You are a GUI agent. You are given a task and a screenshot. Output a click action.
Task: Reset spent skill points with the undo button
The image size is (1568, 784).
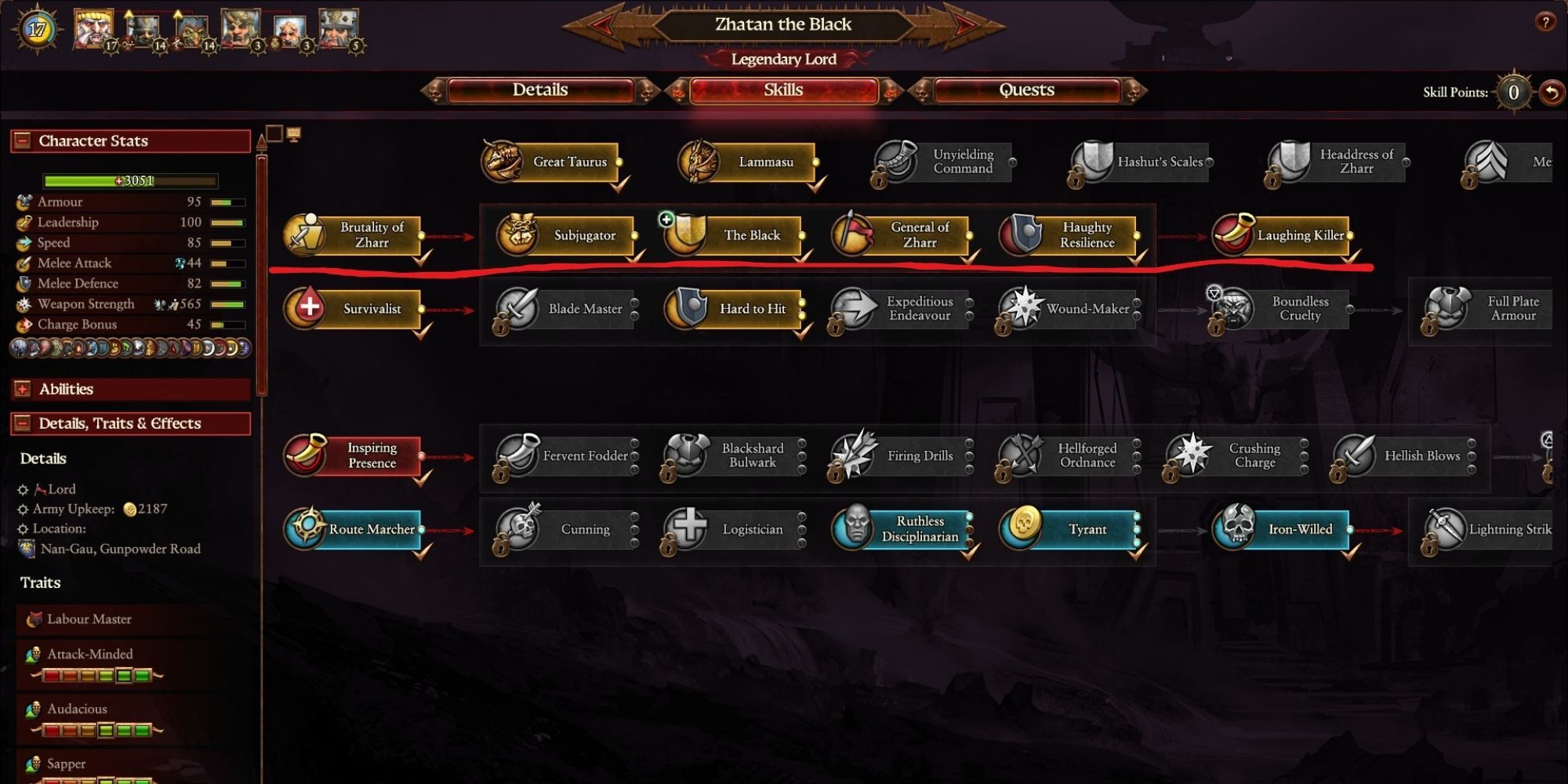pos(1553,92)
